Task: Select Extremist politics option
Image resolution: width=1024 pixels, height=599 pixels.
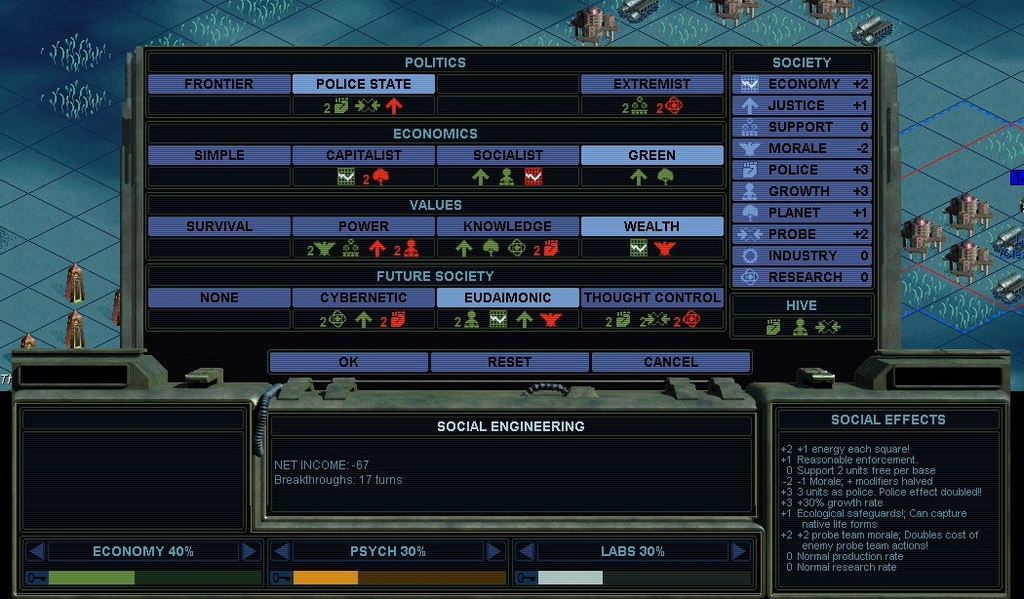Action: point(651,84)
